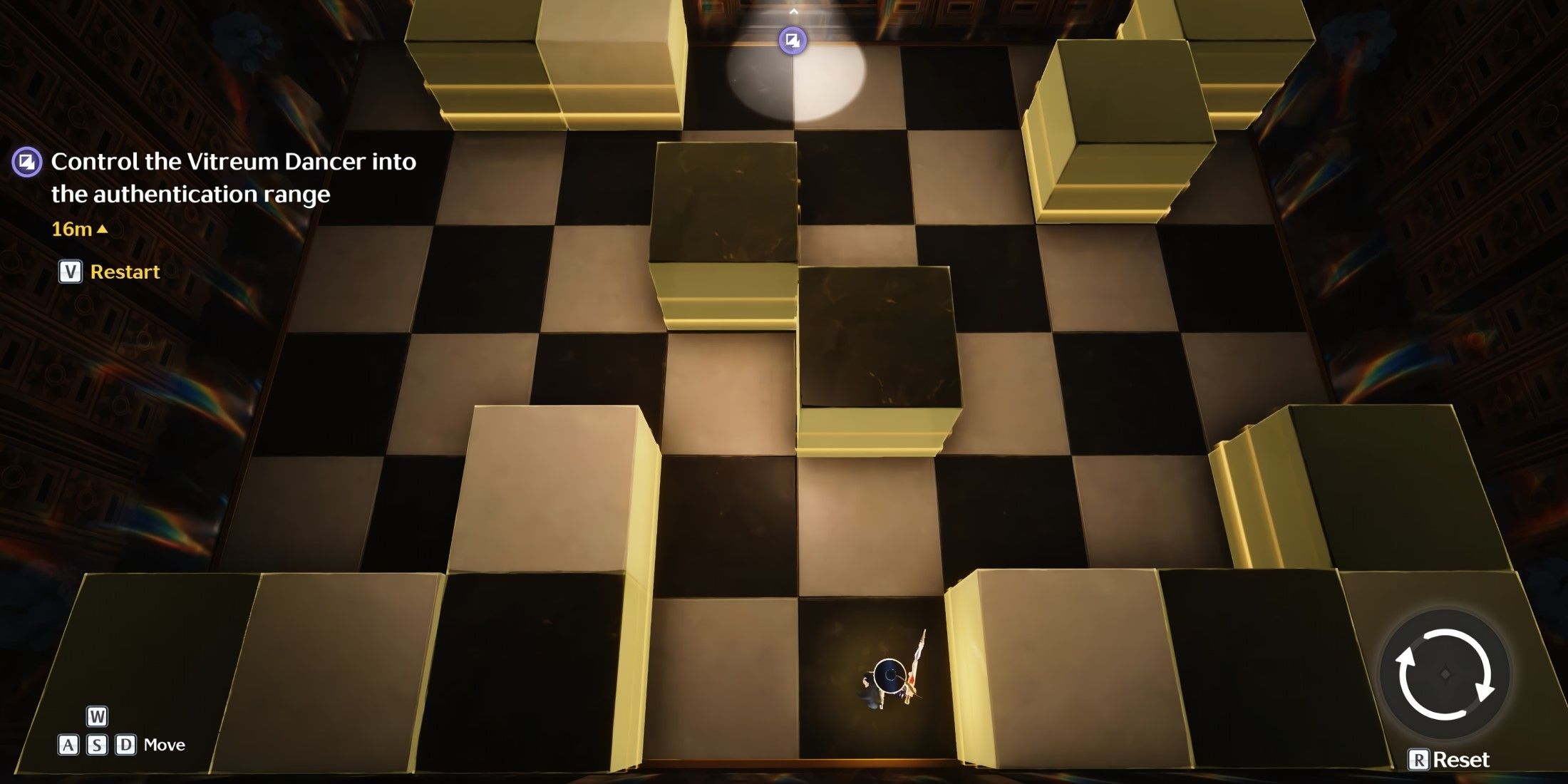Screen dimensions: 1568x784
Task: Click the Move label near the key hints
Action: tap(165, 744)
